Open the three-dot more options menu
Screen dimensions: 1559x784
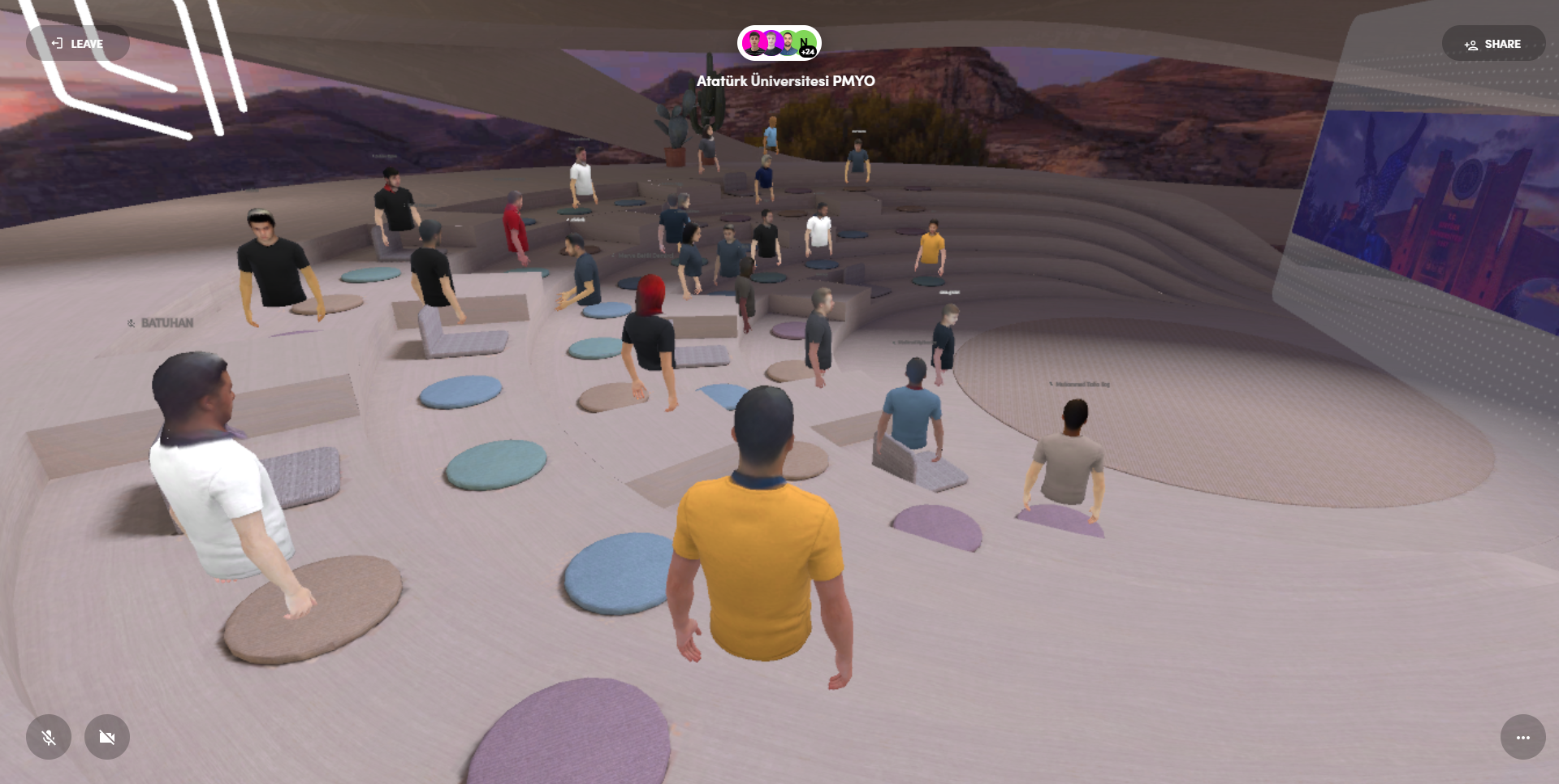1522,737
